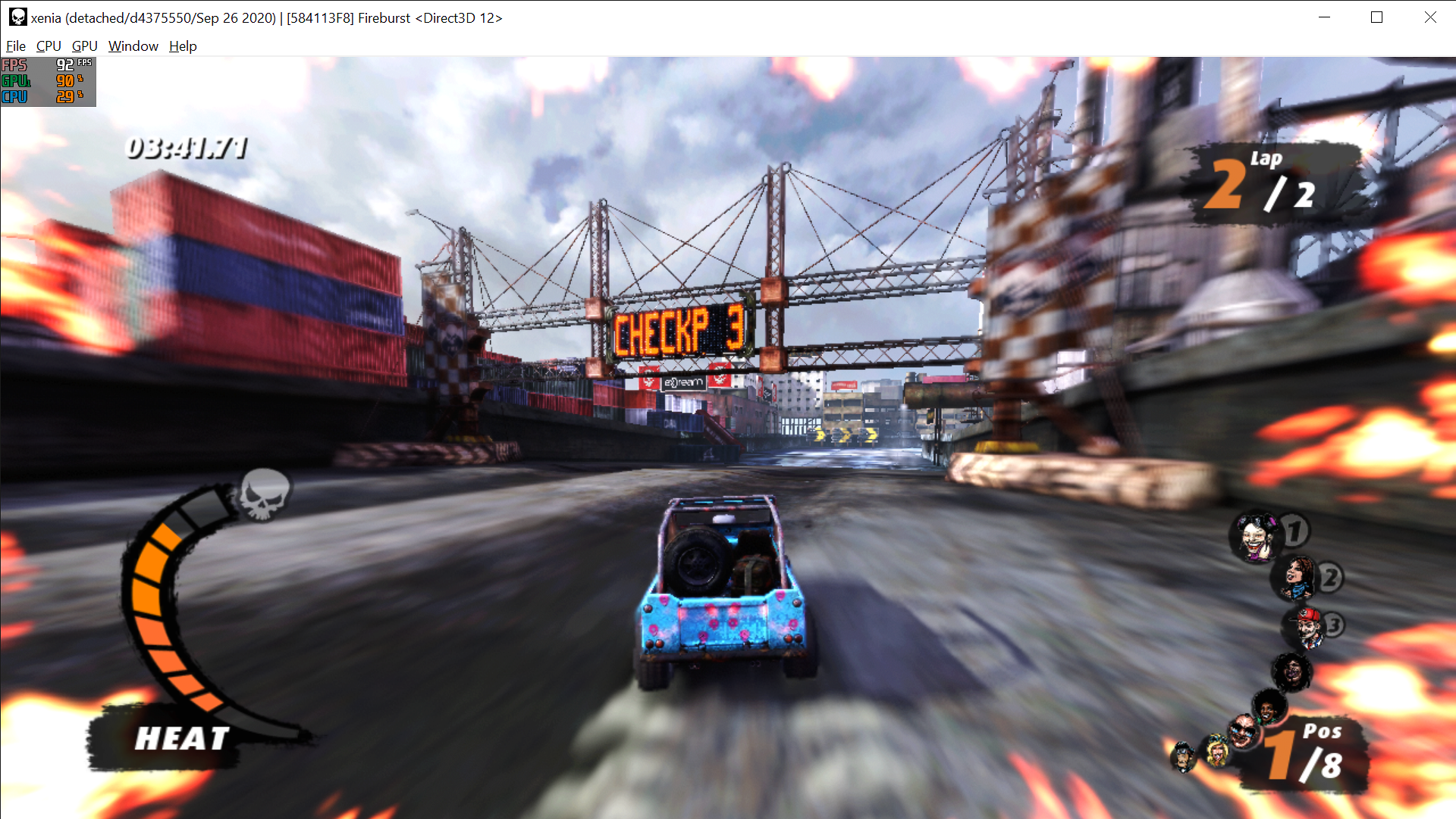Click the GPU usage percentage in the overlay
The width and height of the screenshot is (1456, 819).
tap(64, 81)
